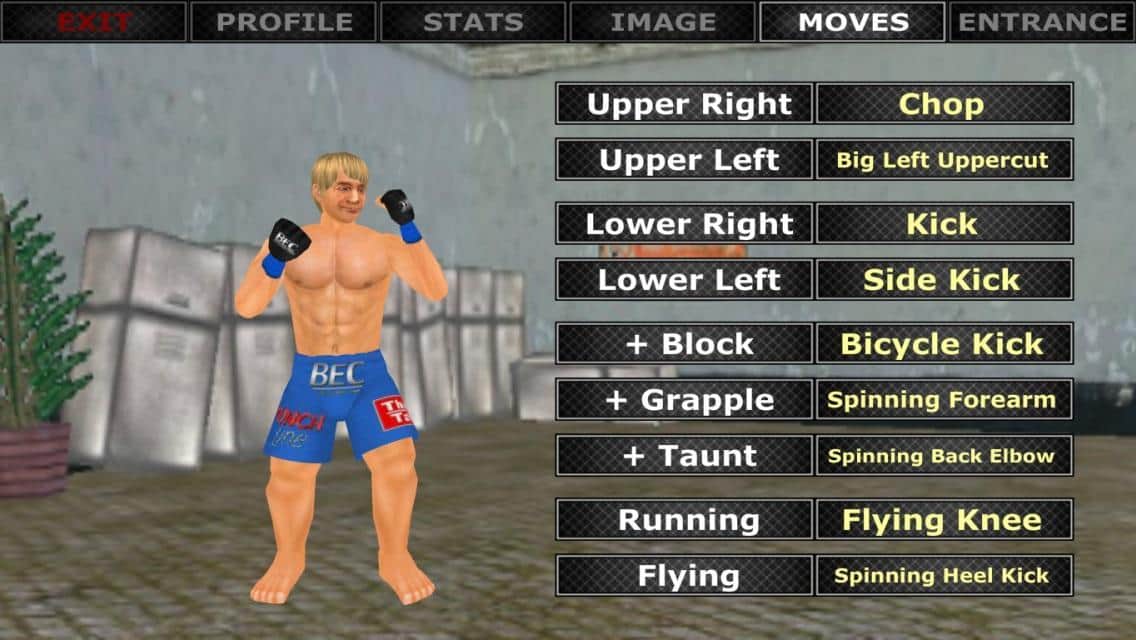Pick the Spinning Back Elbow move value
Viewport: 1136px width, 640px height.
pos(943,456)
